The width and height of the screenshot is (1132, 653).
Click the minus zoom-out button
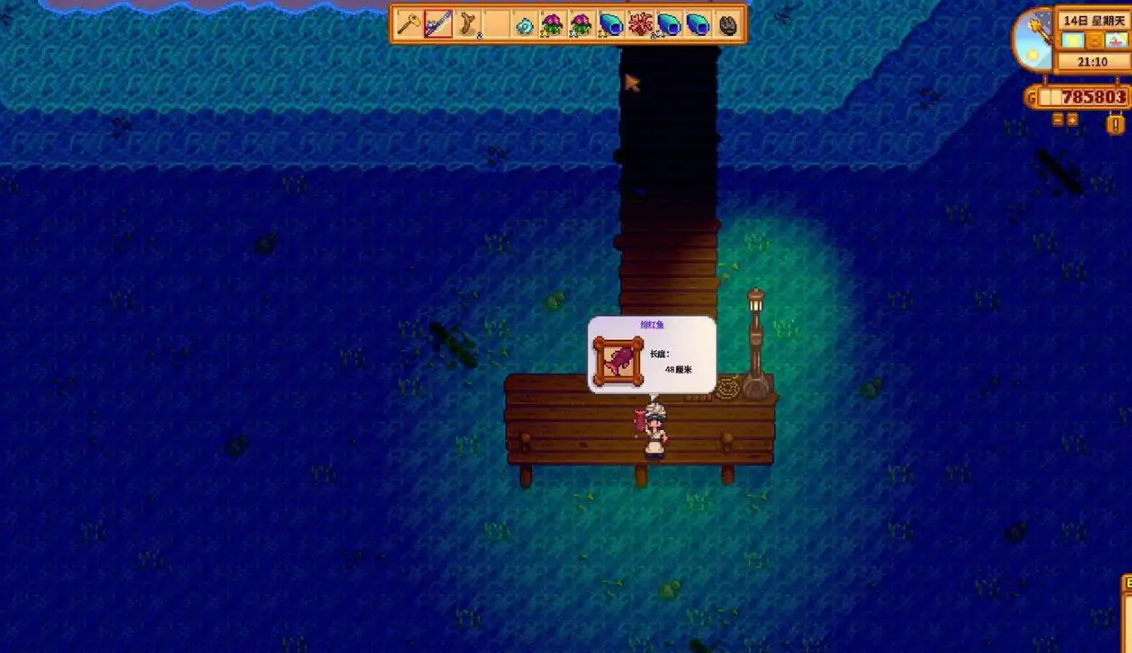click(x=1058, y=119)
